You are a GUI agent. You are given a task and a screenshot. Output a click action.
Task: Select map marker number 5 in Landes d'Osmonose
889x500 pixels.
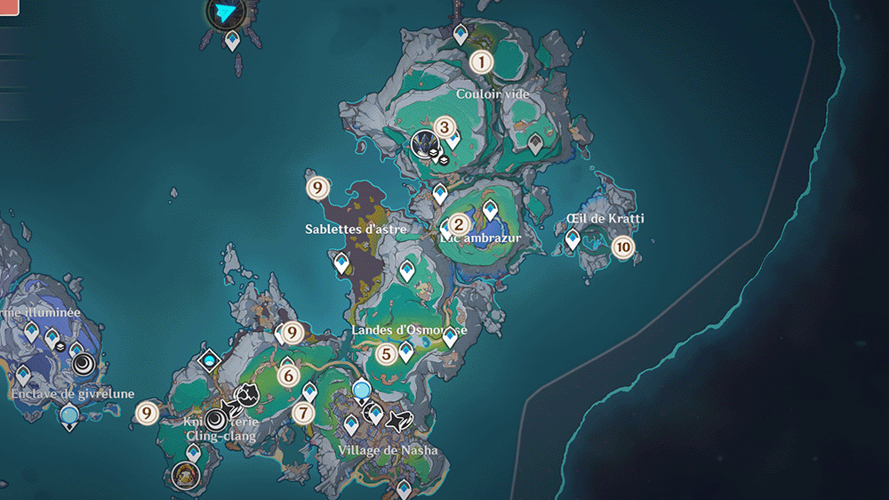click(386, 353)
